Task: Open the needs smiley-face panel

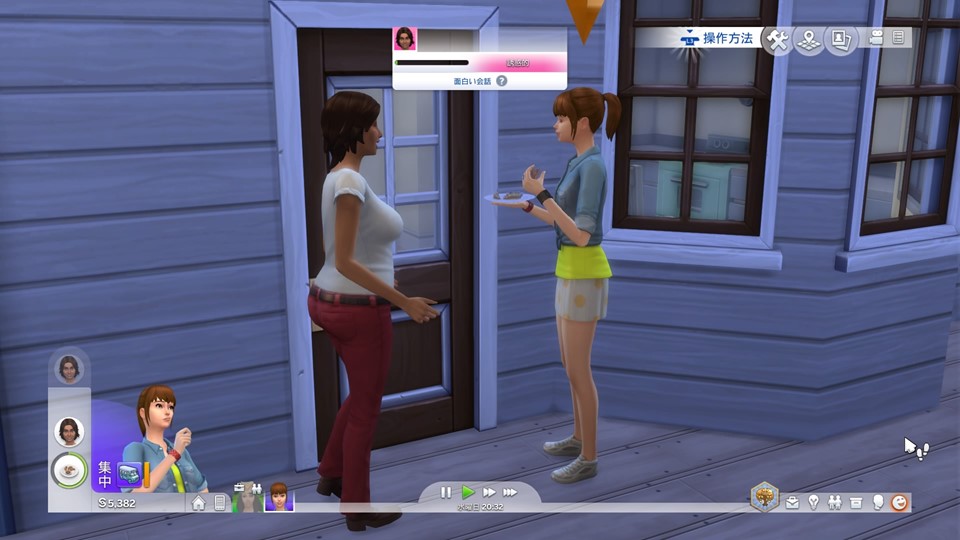Action: pyautogui.click(x=900, y=502)
